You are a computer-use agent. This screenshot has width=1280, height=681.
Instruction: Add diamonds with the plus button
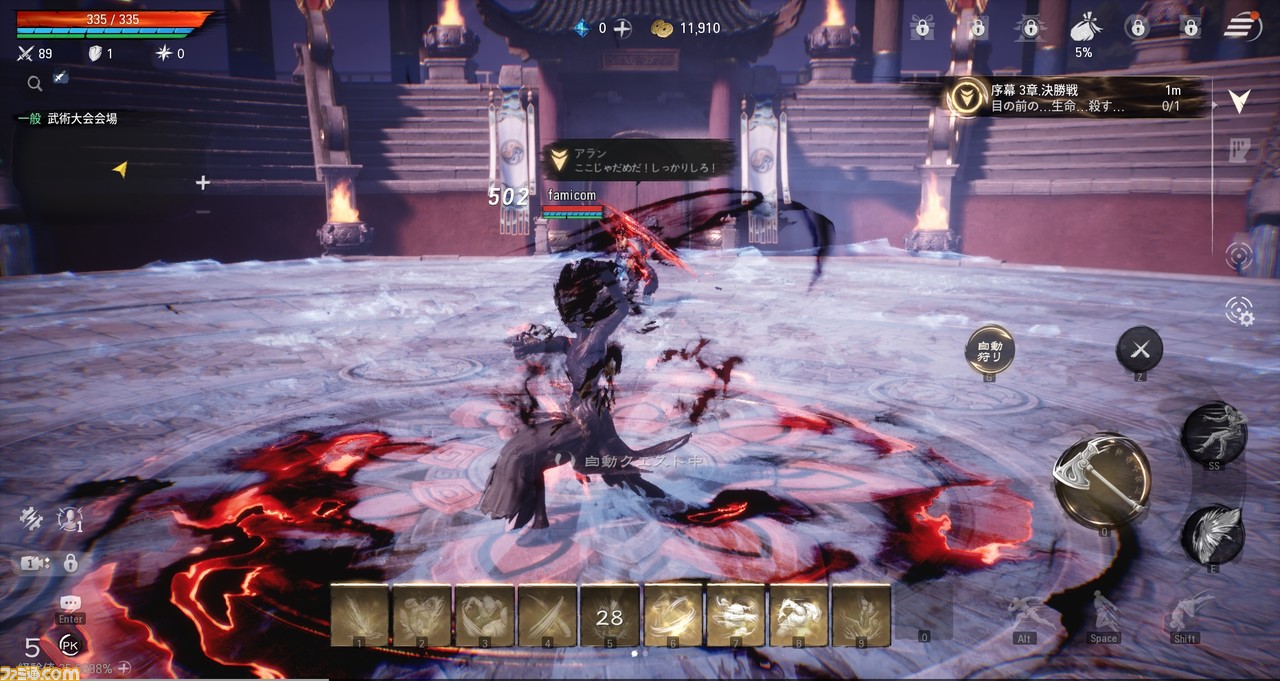(x=622, y=28)
